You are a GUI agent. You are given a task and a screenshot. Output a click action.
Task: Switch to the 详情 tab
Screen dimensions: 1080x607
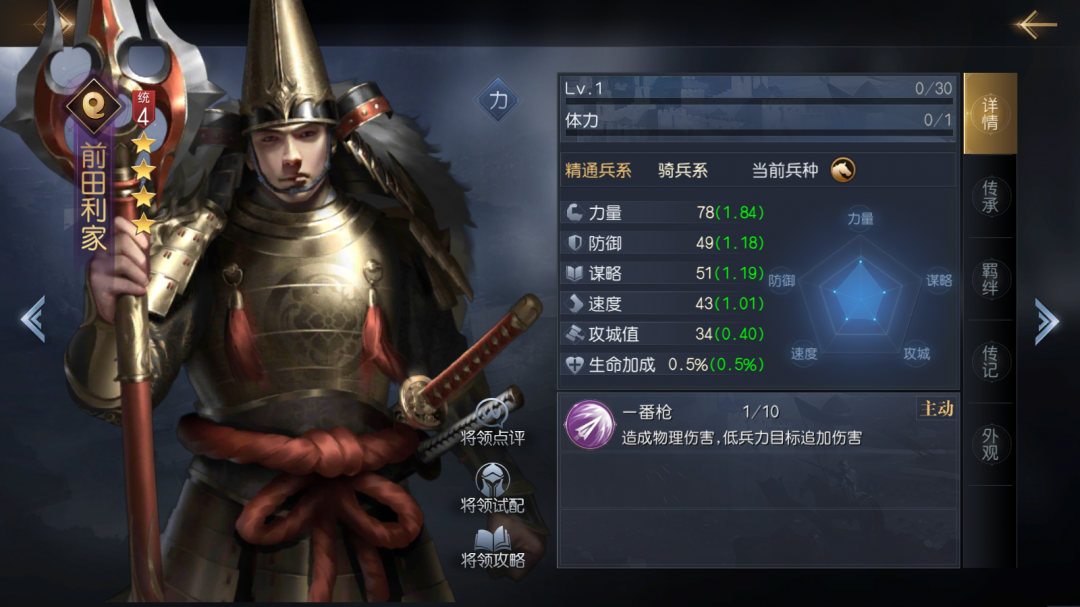coord(990,114)
